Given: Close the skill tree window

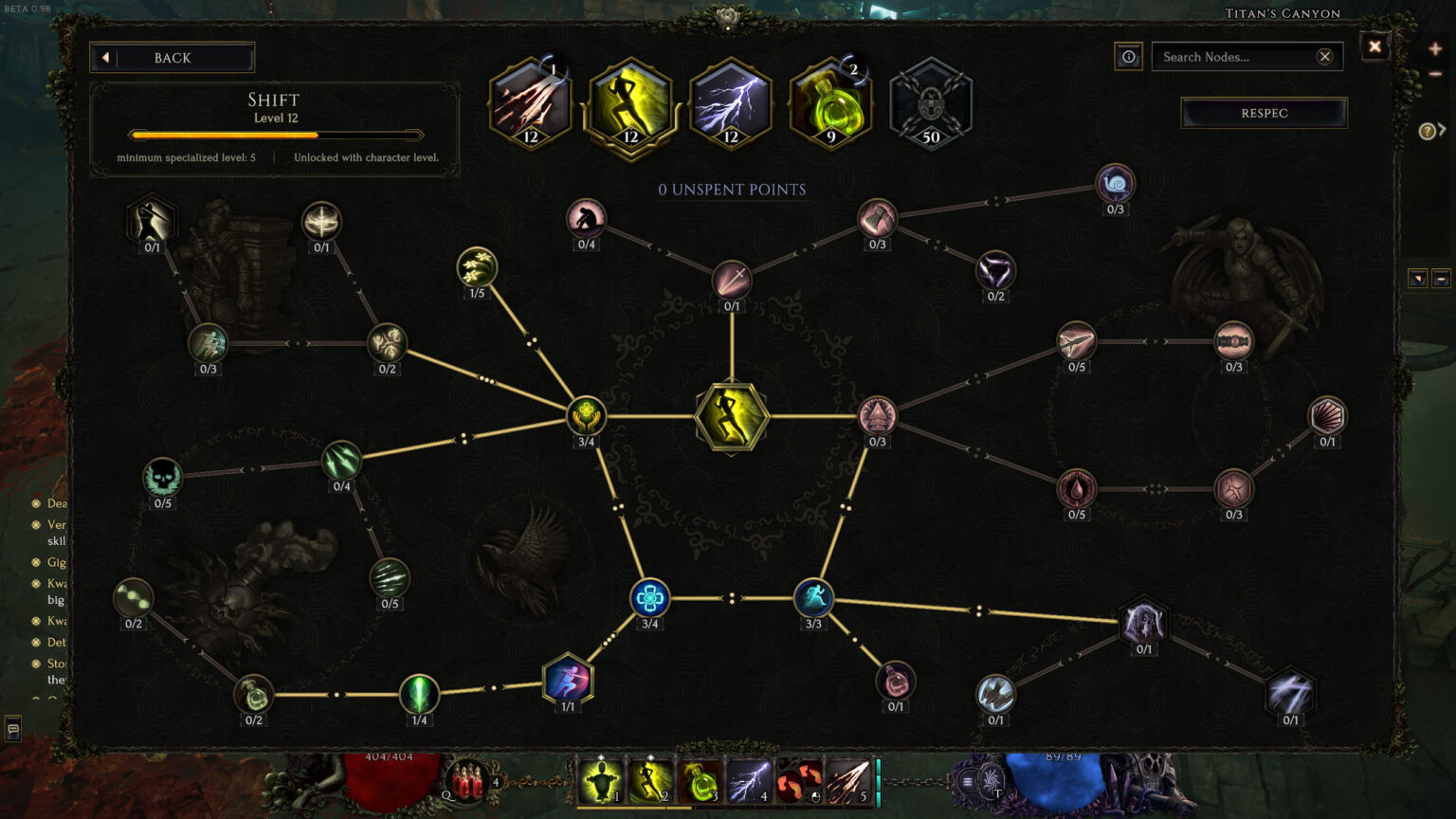Looking at the screenshot, I should [1374, 46].
